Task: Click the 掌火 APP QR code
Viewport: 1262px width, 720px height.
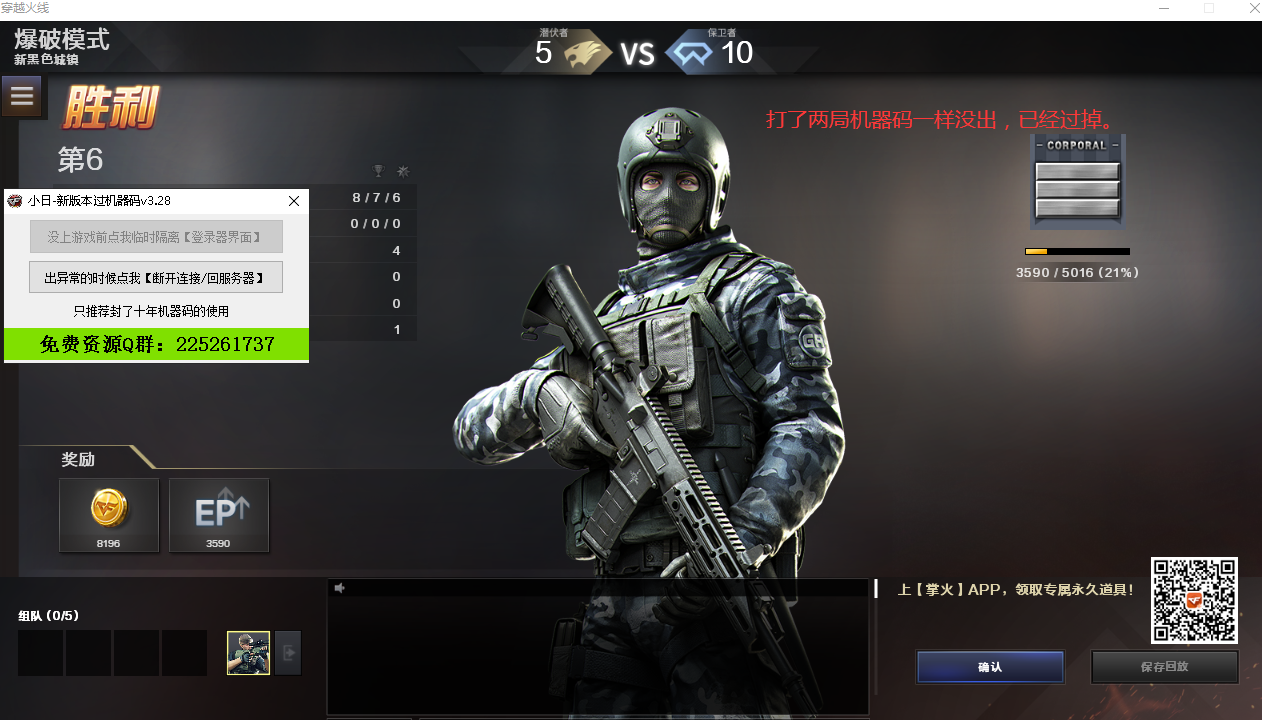Action: pos(1194,600)
